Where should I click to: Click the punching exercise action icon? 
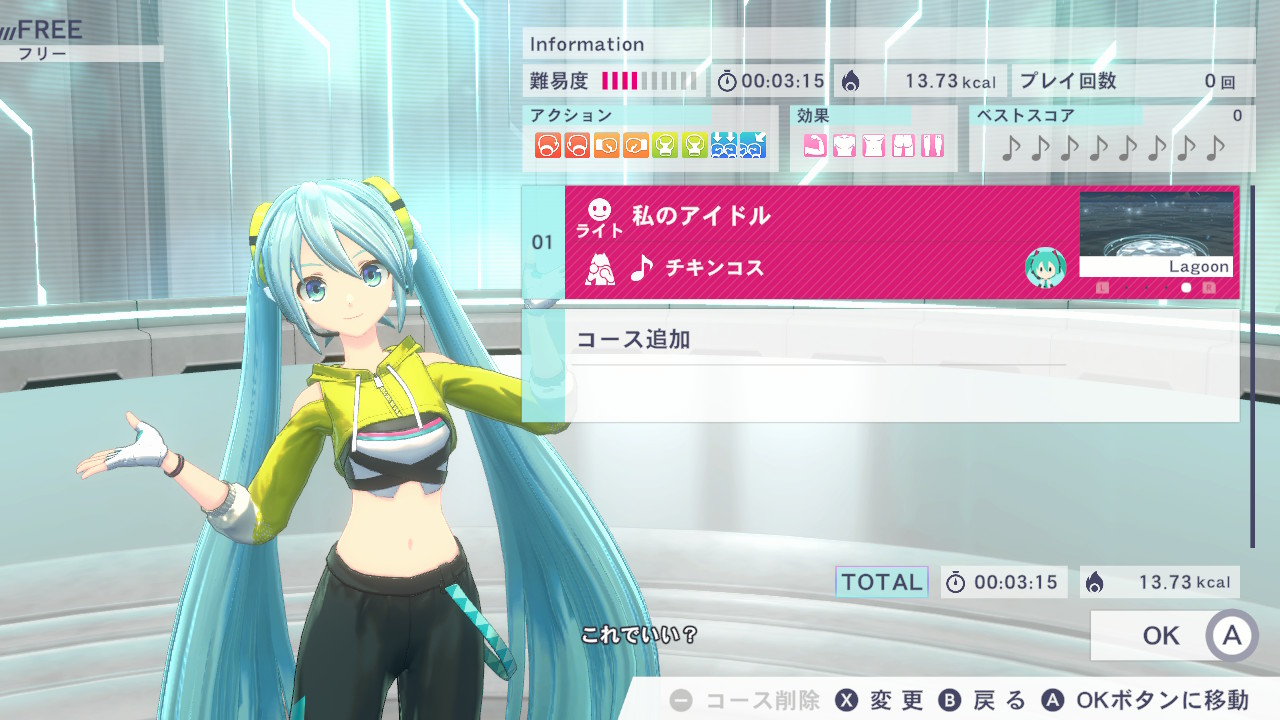click(x=605, y=146)
